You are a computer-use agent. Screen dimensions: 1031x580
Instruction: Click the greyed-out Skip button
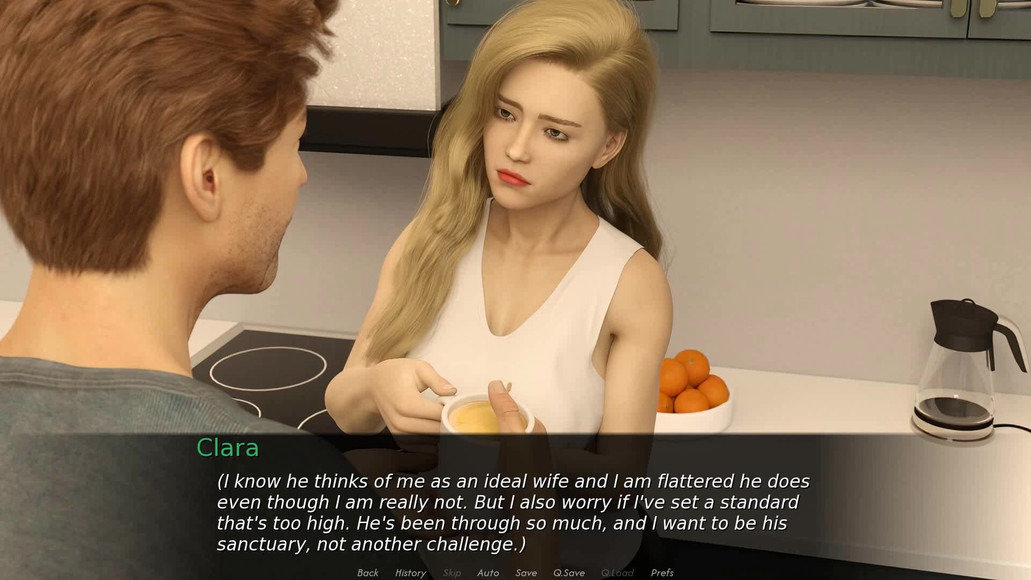pos(452,573)
